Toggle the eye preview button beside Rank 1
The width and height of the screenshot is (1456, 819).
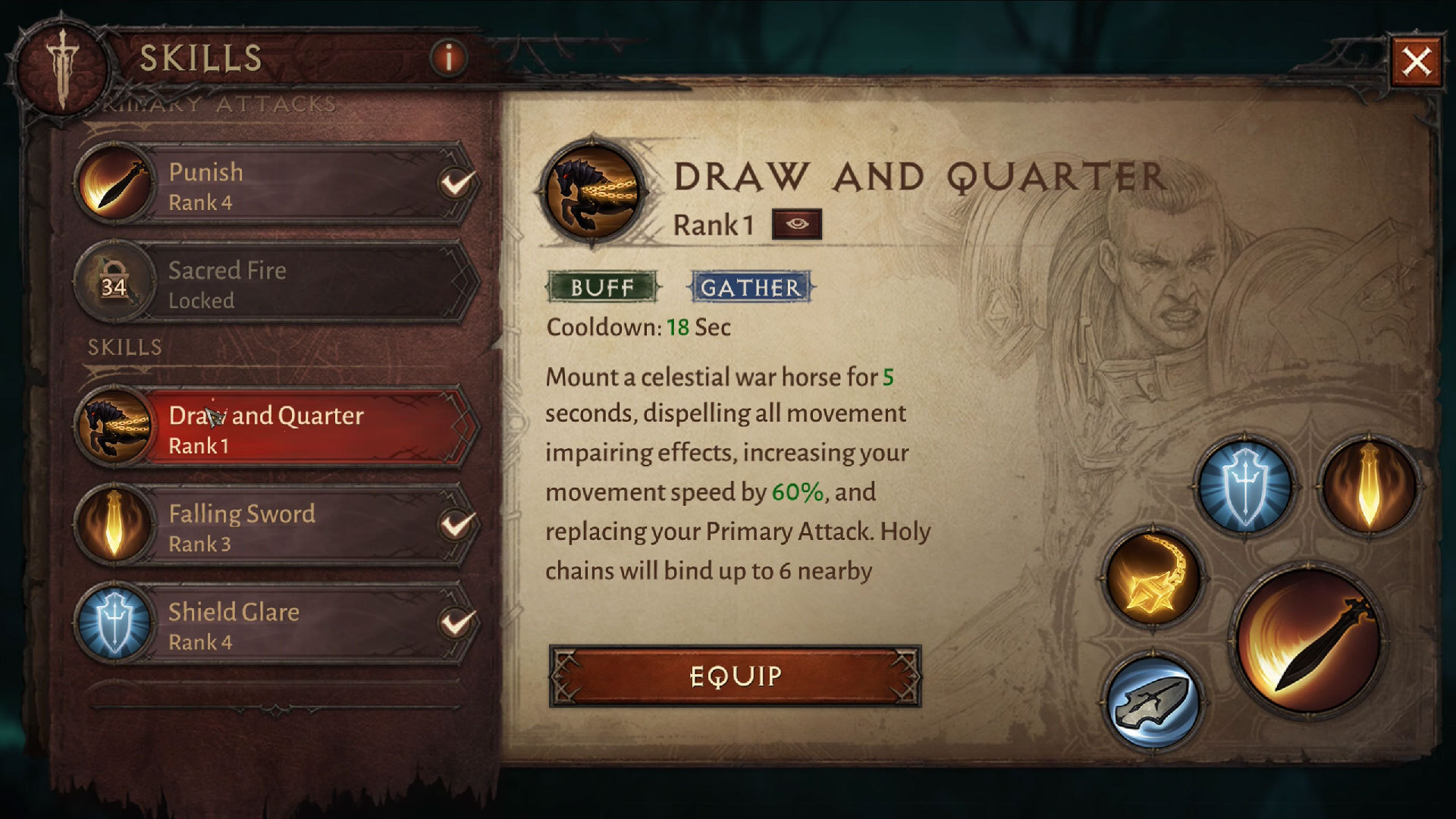click(796, 224)
